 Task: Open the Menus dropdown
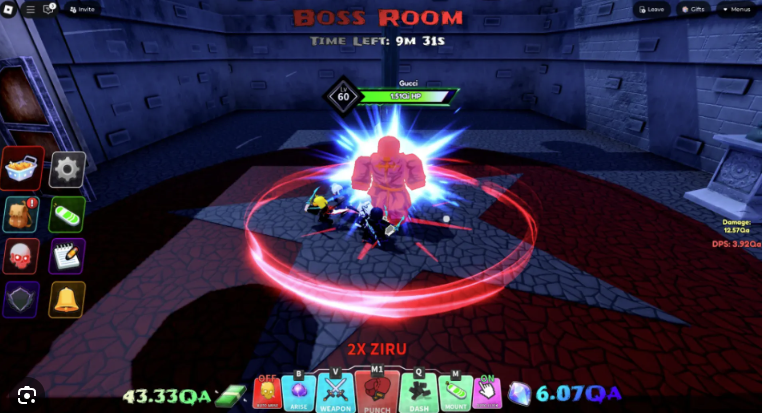[x=735, y=9]
